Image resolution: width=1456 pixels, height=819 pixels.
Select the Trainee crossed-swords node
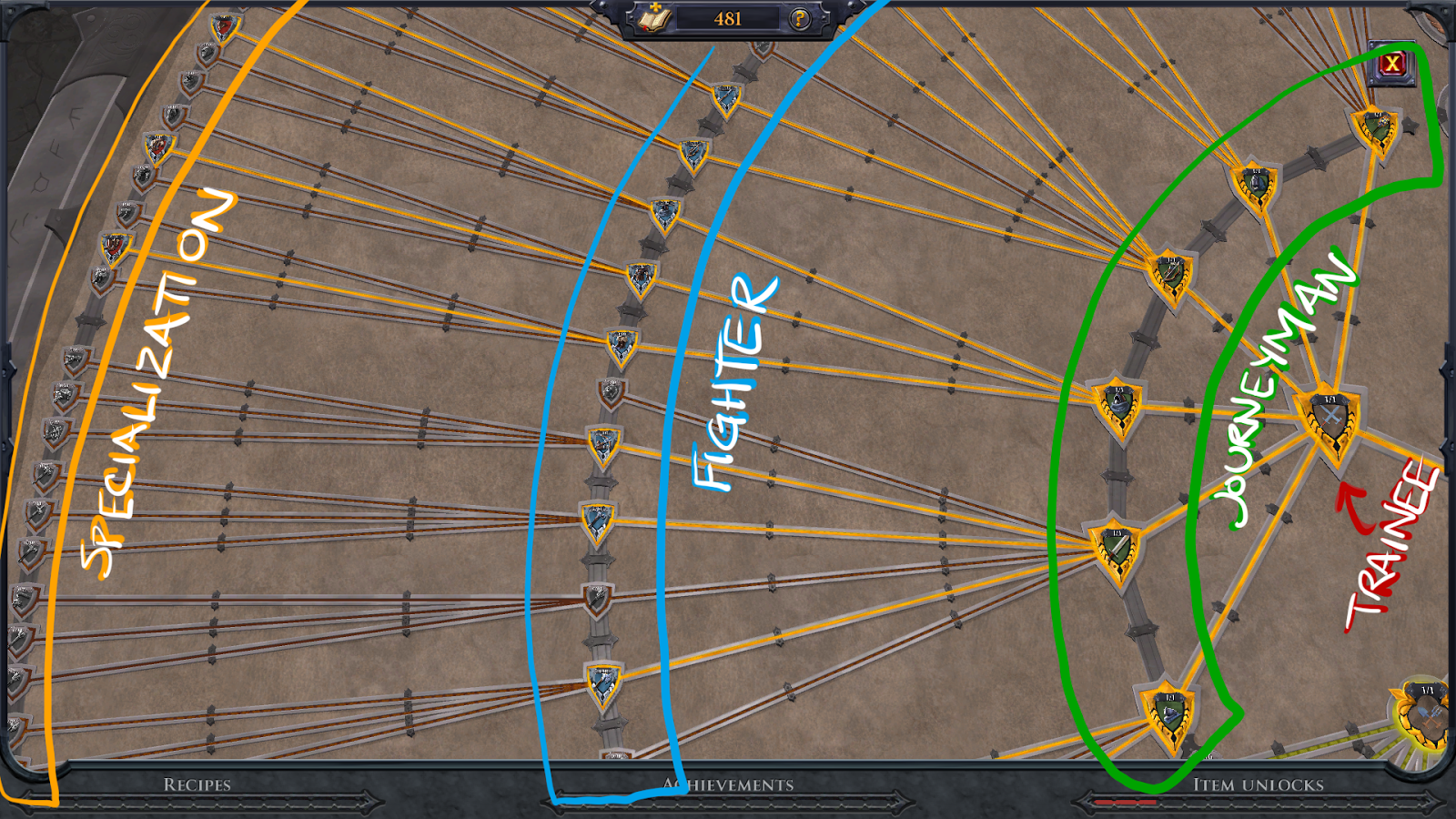point(1330,419)
